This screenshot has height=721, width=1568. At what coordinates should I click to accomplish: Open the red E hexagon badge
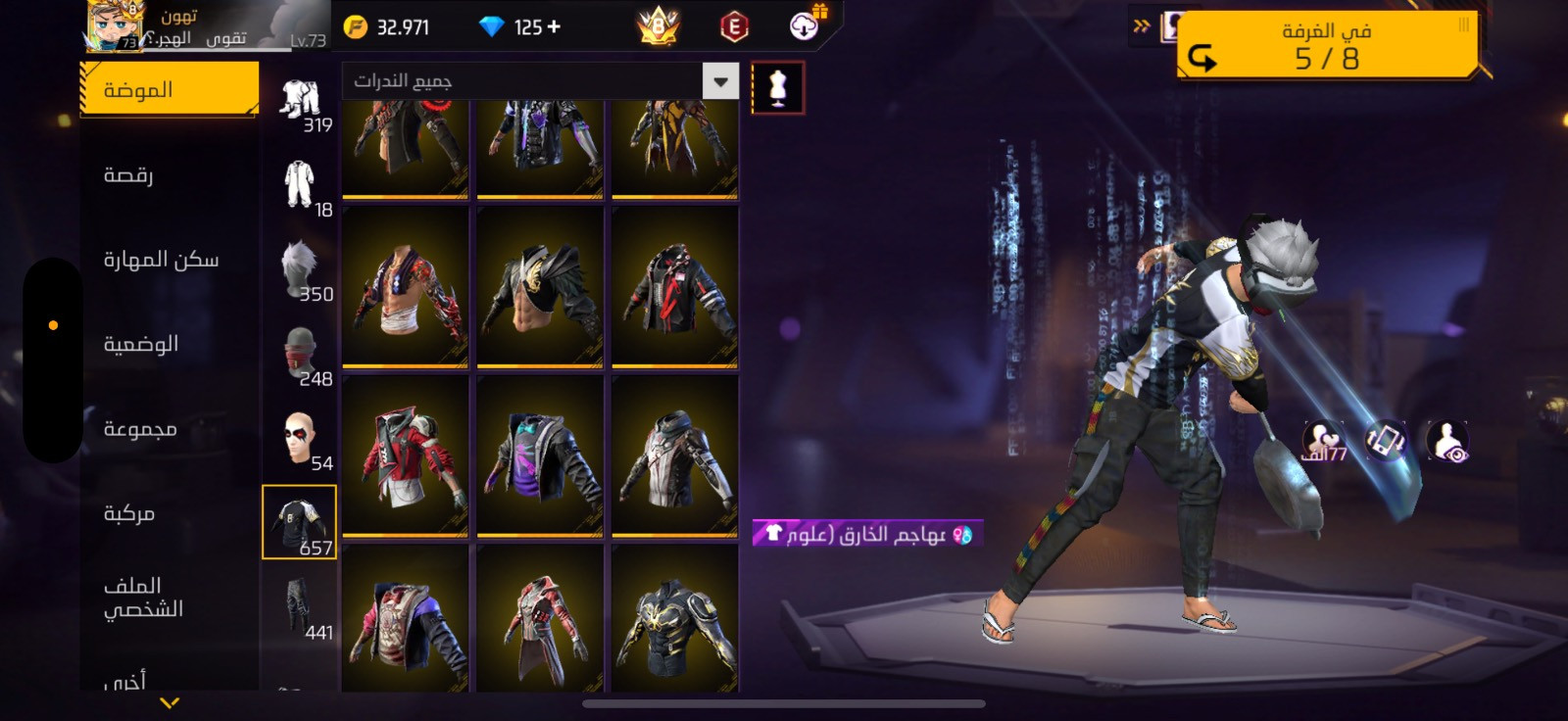click(734, 27)
